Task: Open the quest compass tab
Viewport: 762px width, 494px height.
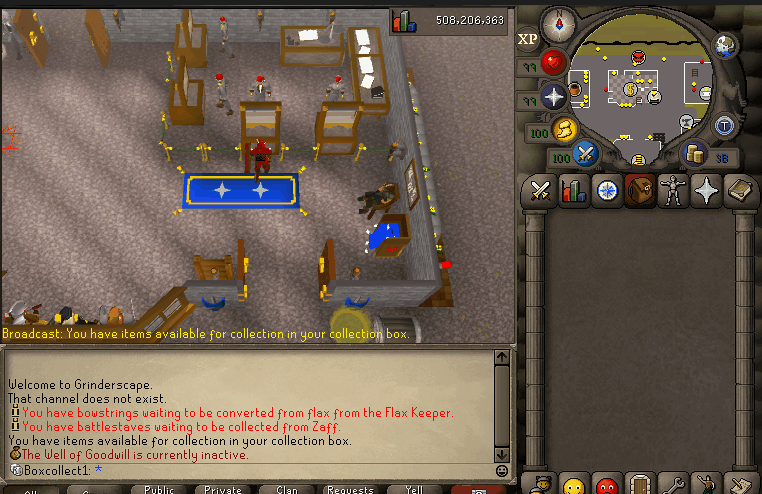Action: coord(606,189)
